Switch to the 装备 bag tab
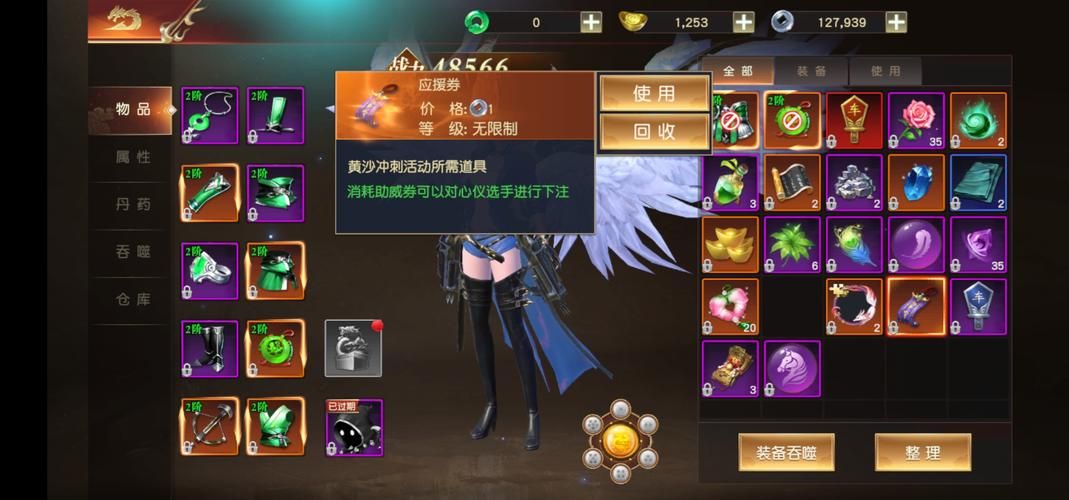Screen dimensions: 1069x500 pyautogui.click(x=811, y=72)
